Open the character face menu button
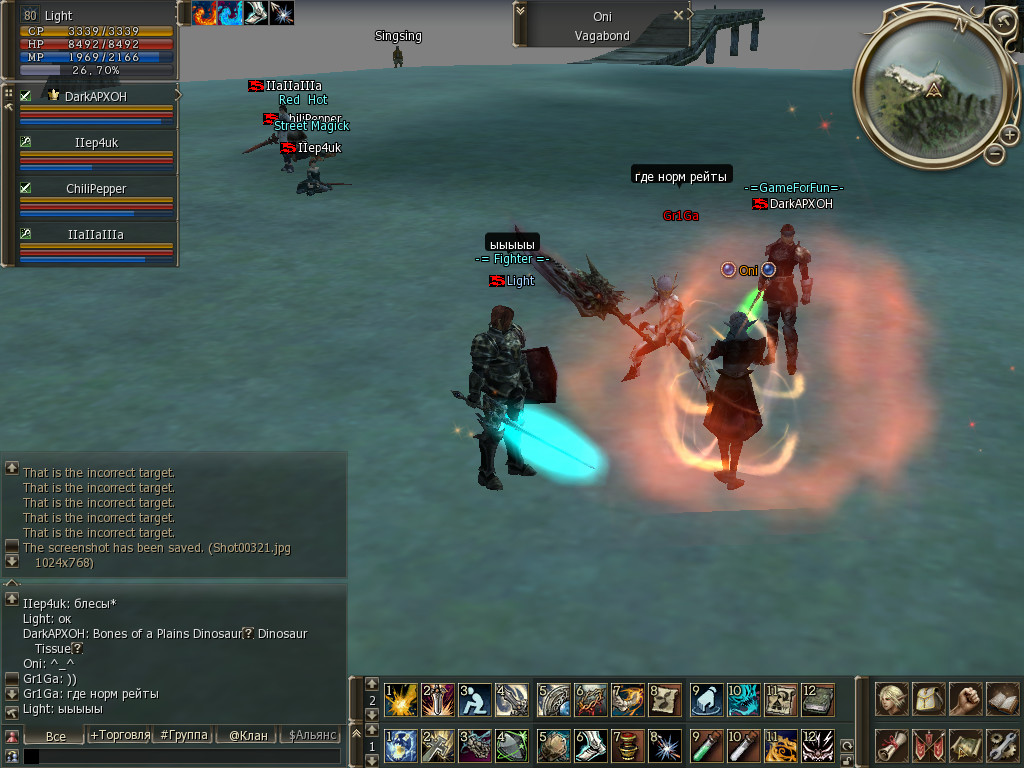The image size is (1024, 768). (x=891, y=698)
